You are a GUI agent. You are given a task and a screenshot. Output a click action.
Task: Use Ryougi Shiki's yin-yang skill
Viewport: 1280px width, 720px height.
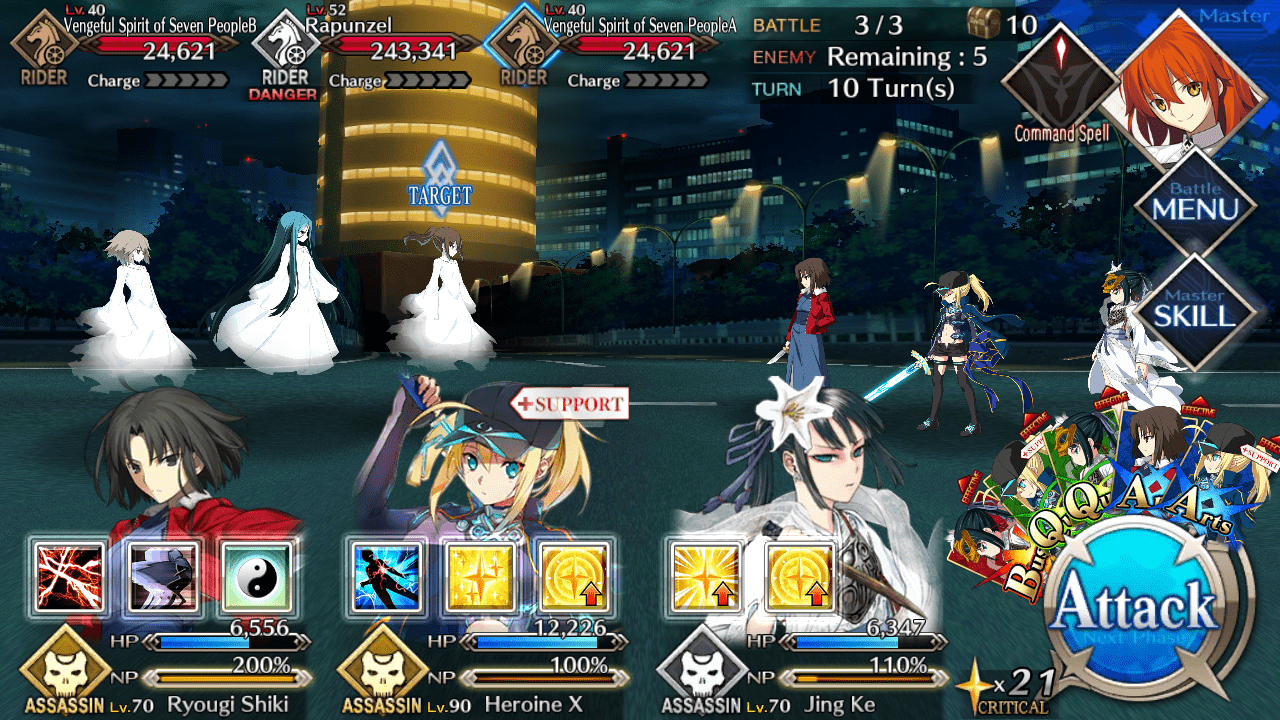pyautogui.click(x=257, y=578)
